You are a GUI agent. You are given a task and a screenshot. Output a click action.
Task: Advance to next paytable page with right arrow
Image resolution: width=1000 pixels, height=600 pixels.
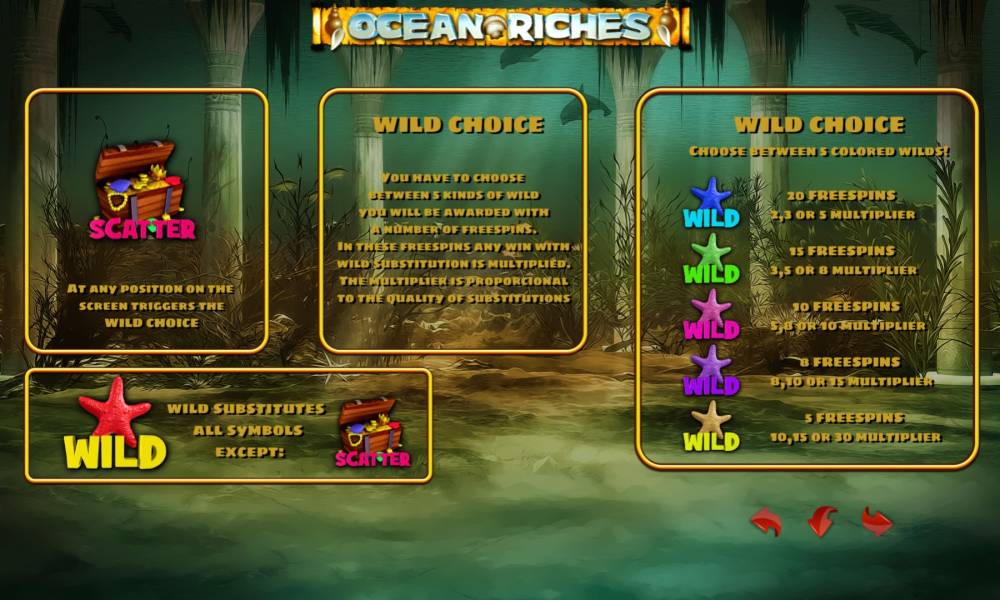point(877,521)
